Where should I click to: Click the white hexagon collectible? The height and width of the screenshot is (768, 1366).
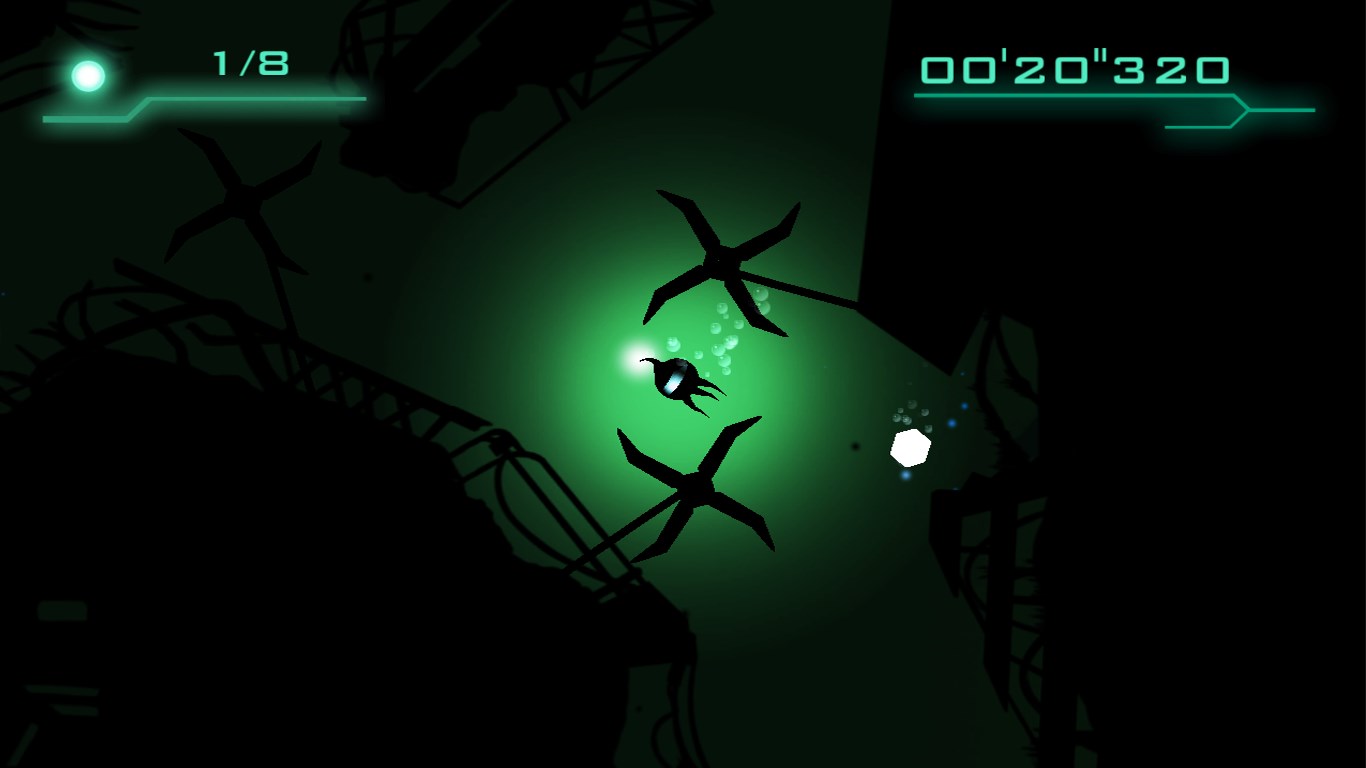coord(908,446)
